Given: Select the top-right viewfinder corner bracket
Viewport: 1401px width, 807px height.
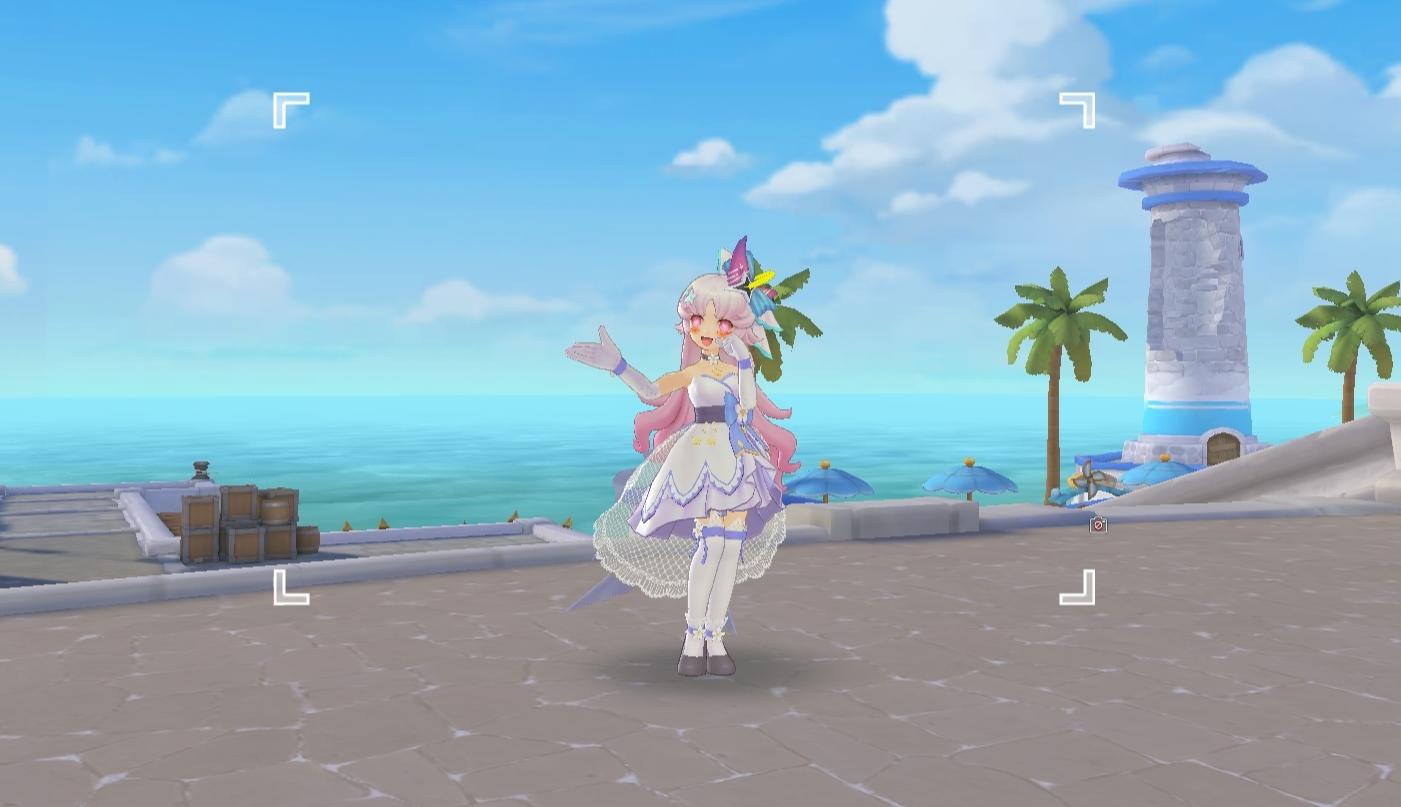Looking at the screenshot, I should (x=1079, y=107).
